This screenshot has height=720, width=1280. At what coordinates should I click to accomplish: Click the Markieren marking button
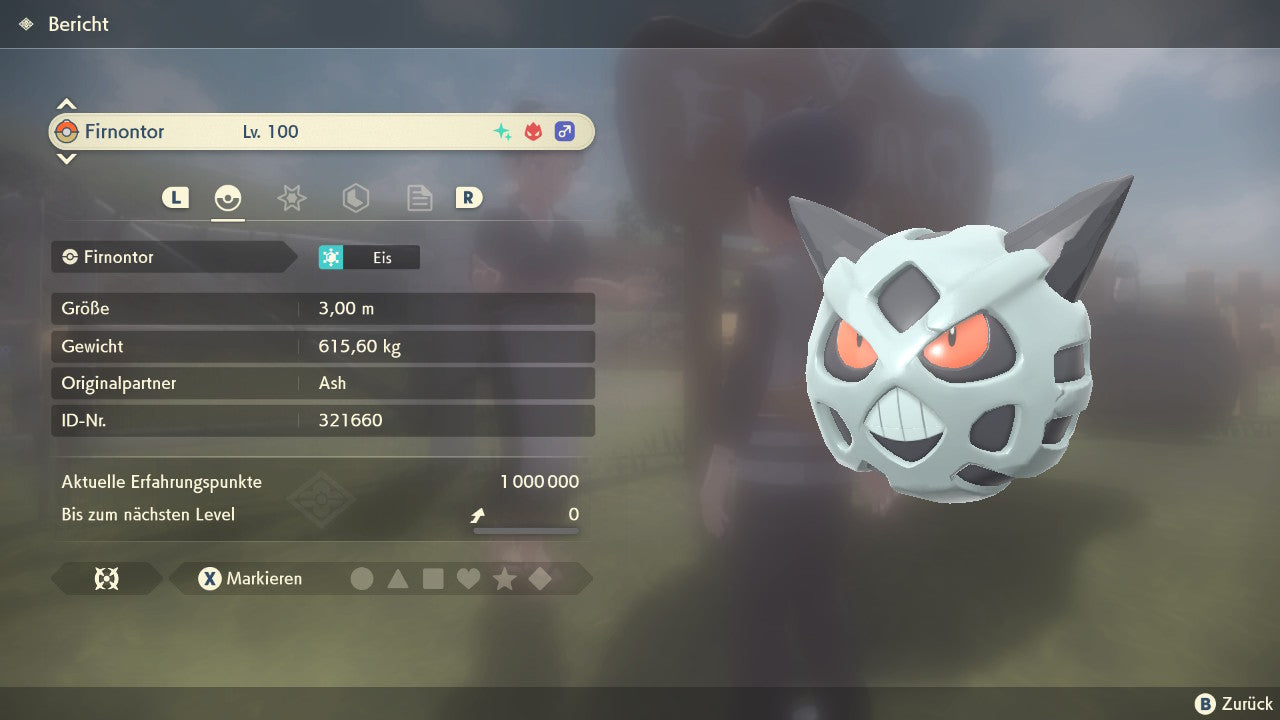click(250, 579)
